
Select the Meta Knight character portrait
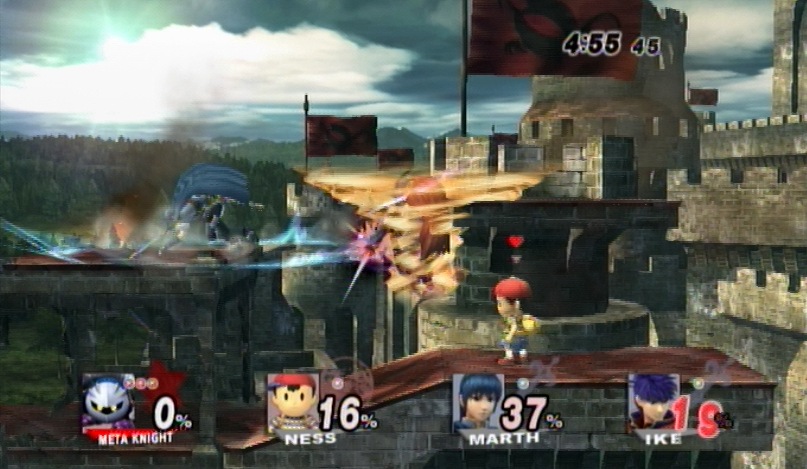coord(108,402)
